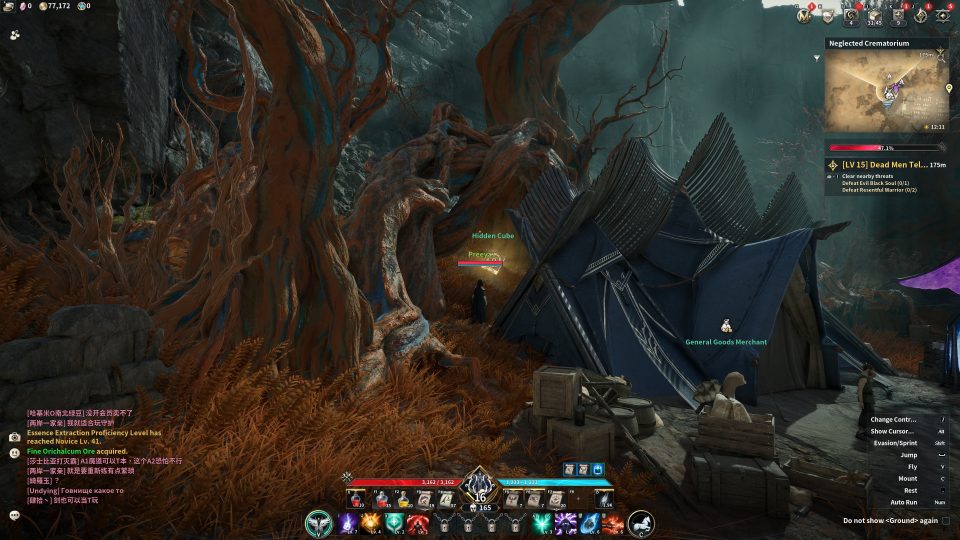Image resolution: width=960 pixels, height=540 pixels.
Task: Open the chat speech bubble button
Action: click(14, 515)
